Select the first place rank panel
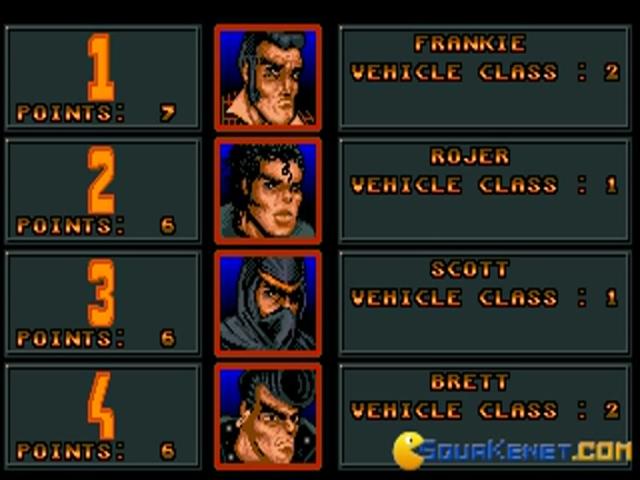 pyautogui.click(x=103, y=78)
